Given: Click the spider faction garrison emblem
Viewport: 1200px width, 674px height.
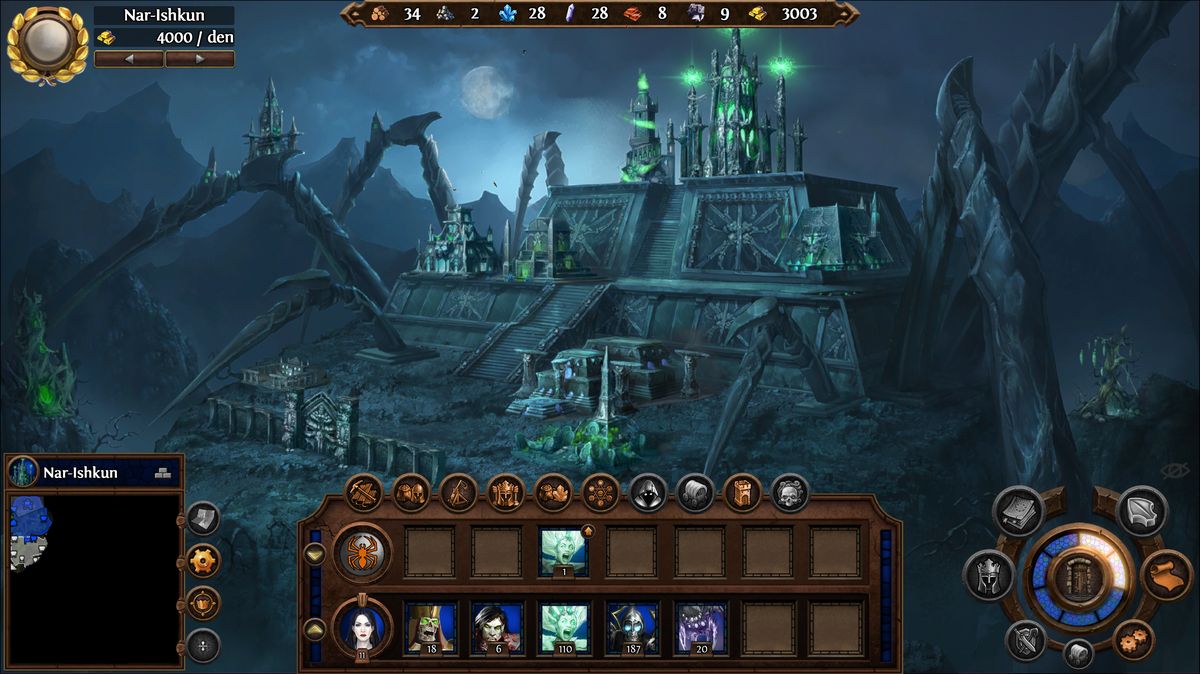Looking at the screenshot, I should coord(362,552).
